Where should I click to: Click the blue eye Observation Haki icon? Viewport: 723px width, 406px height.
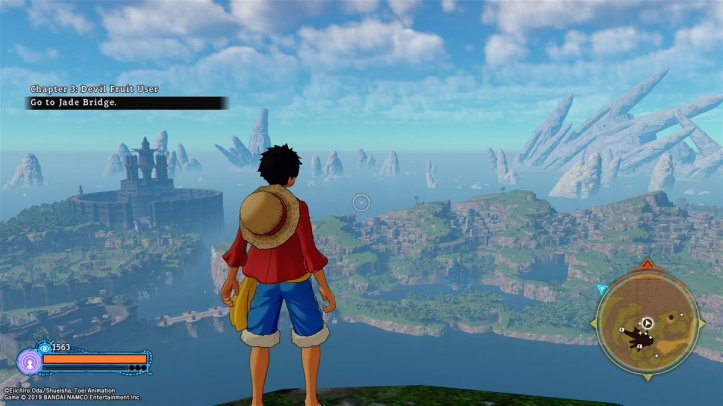45,347
